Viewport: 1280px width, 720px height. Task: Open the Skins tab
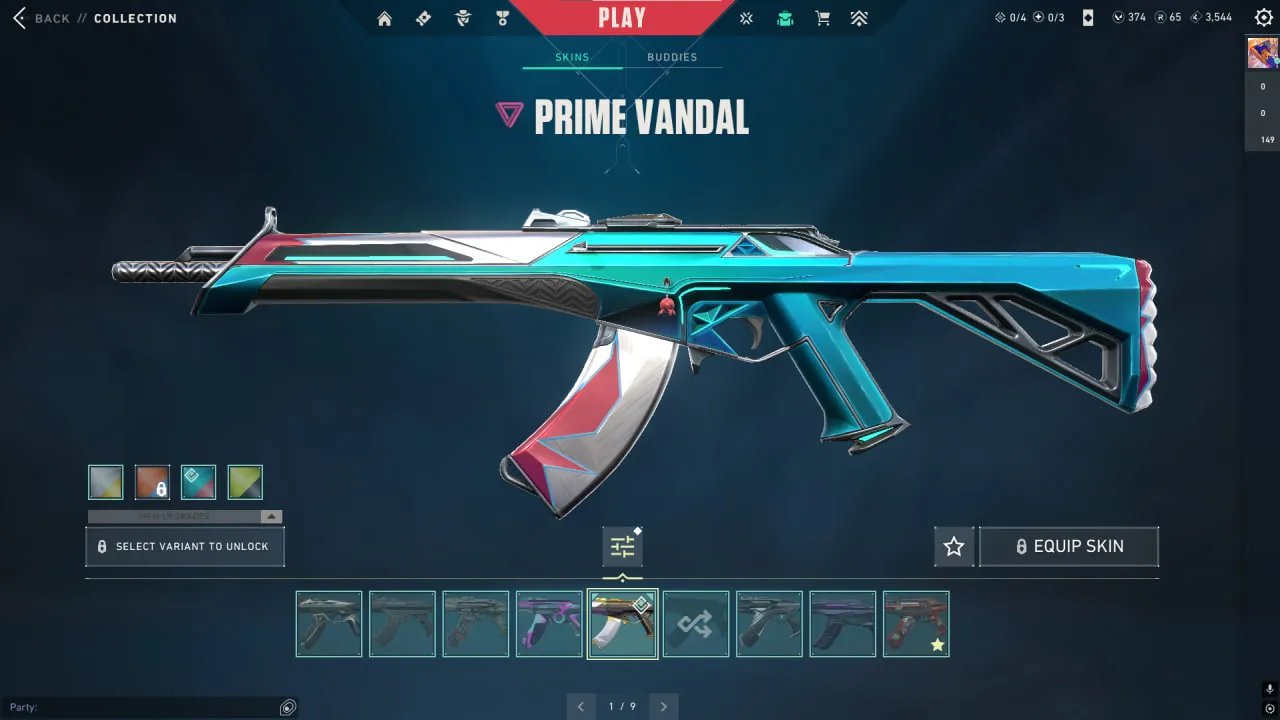(x=572, y=57)
